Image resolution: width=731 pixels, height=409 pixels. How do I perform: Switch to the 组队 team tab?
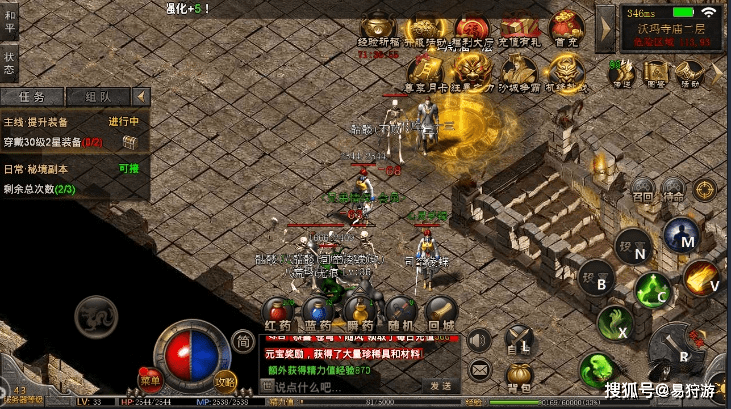(x=98, y=97)
